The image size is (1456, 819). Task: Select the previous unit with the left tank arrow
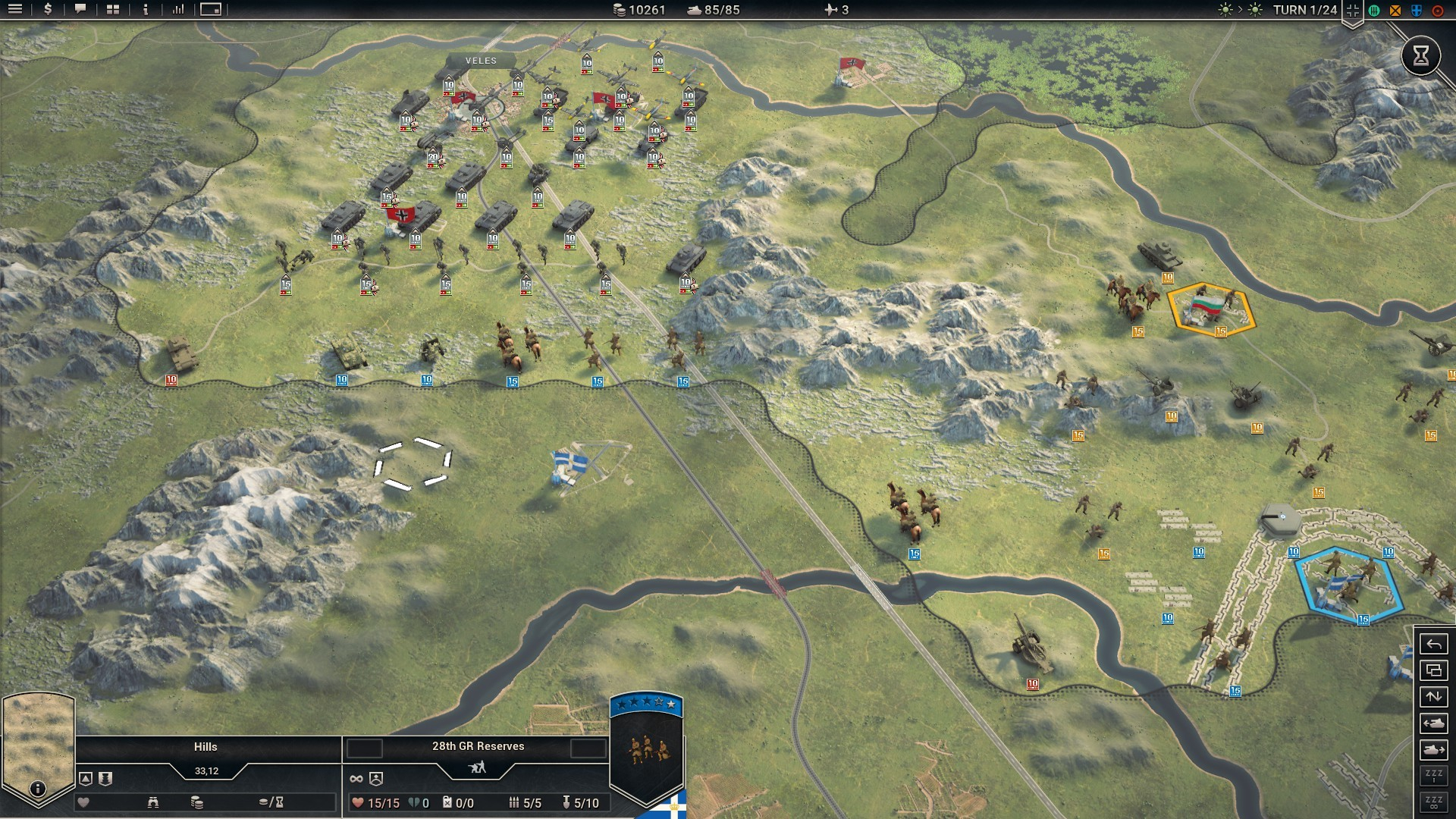(x=1433, y=723)
